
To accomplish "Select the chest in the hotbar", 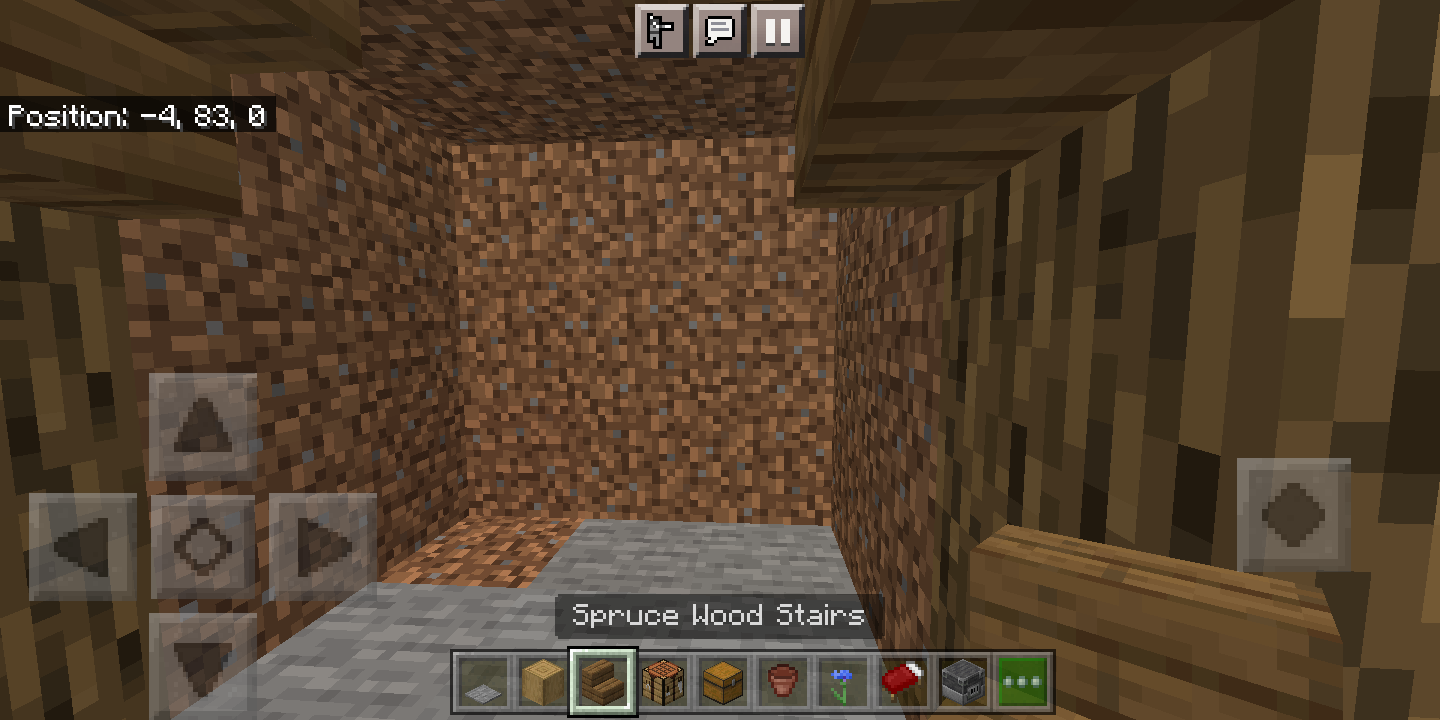I will (723, 681).
